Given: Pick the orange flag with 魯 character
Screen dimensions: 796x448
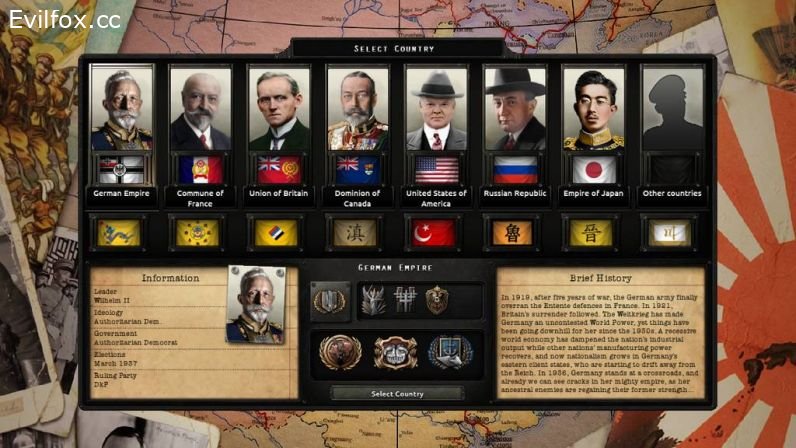Looking at the screenshot, I should (x=515, y=233).
